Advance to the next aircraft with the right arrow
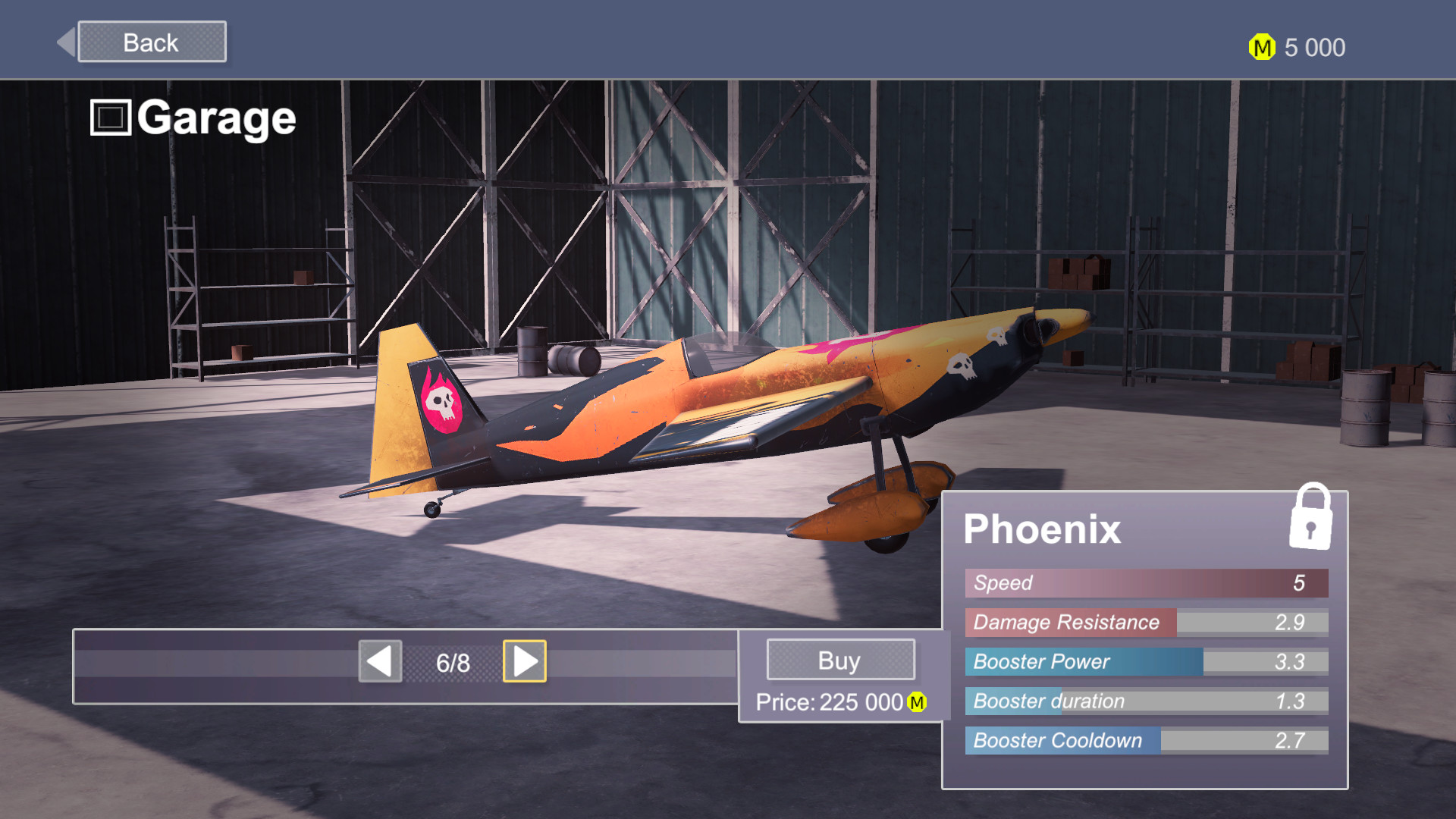The image size is (1456, 819). (x=525, y=661)
